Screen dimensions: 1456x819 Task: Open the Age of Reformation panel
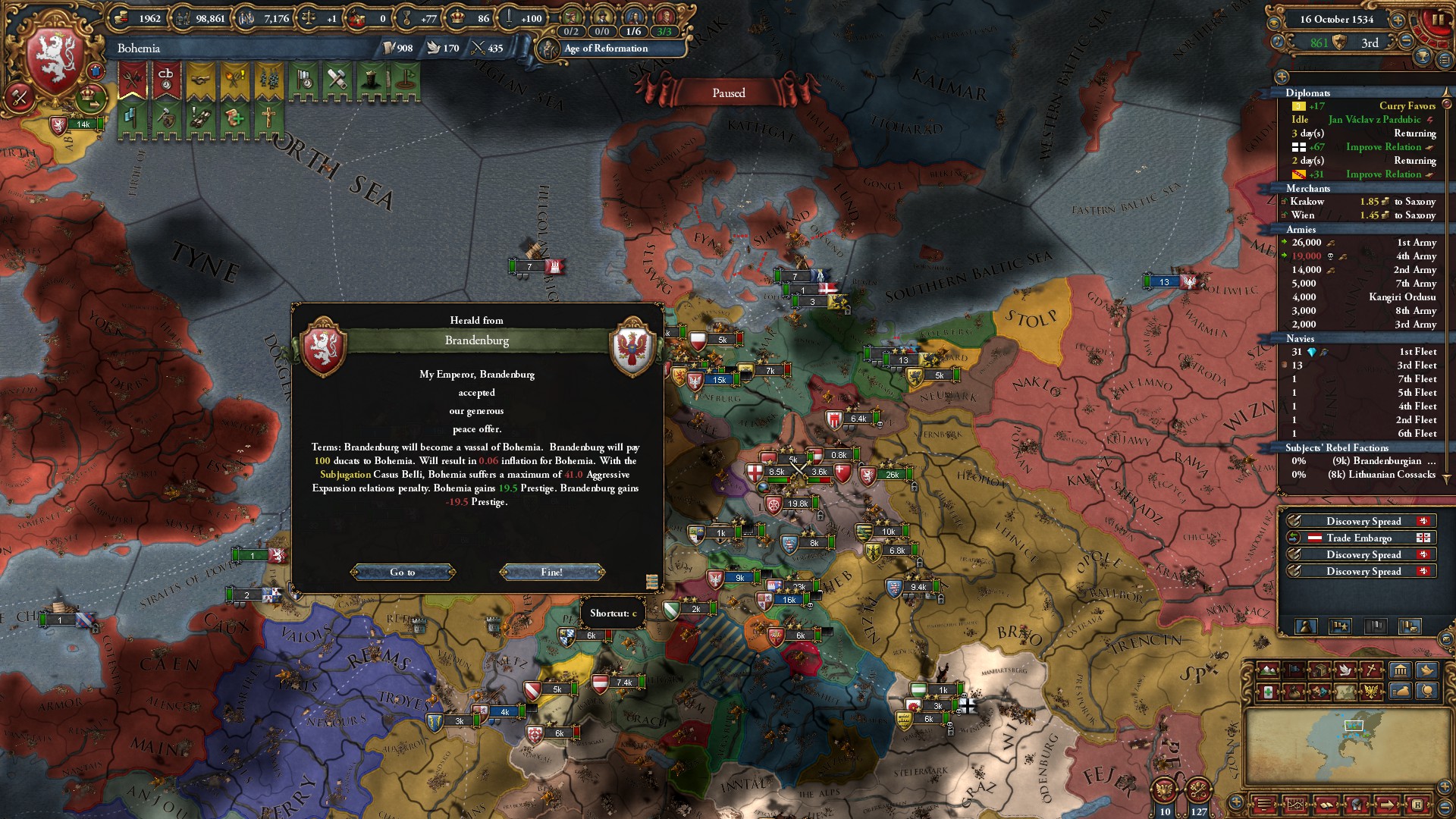605,49
